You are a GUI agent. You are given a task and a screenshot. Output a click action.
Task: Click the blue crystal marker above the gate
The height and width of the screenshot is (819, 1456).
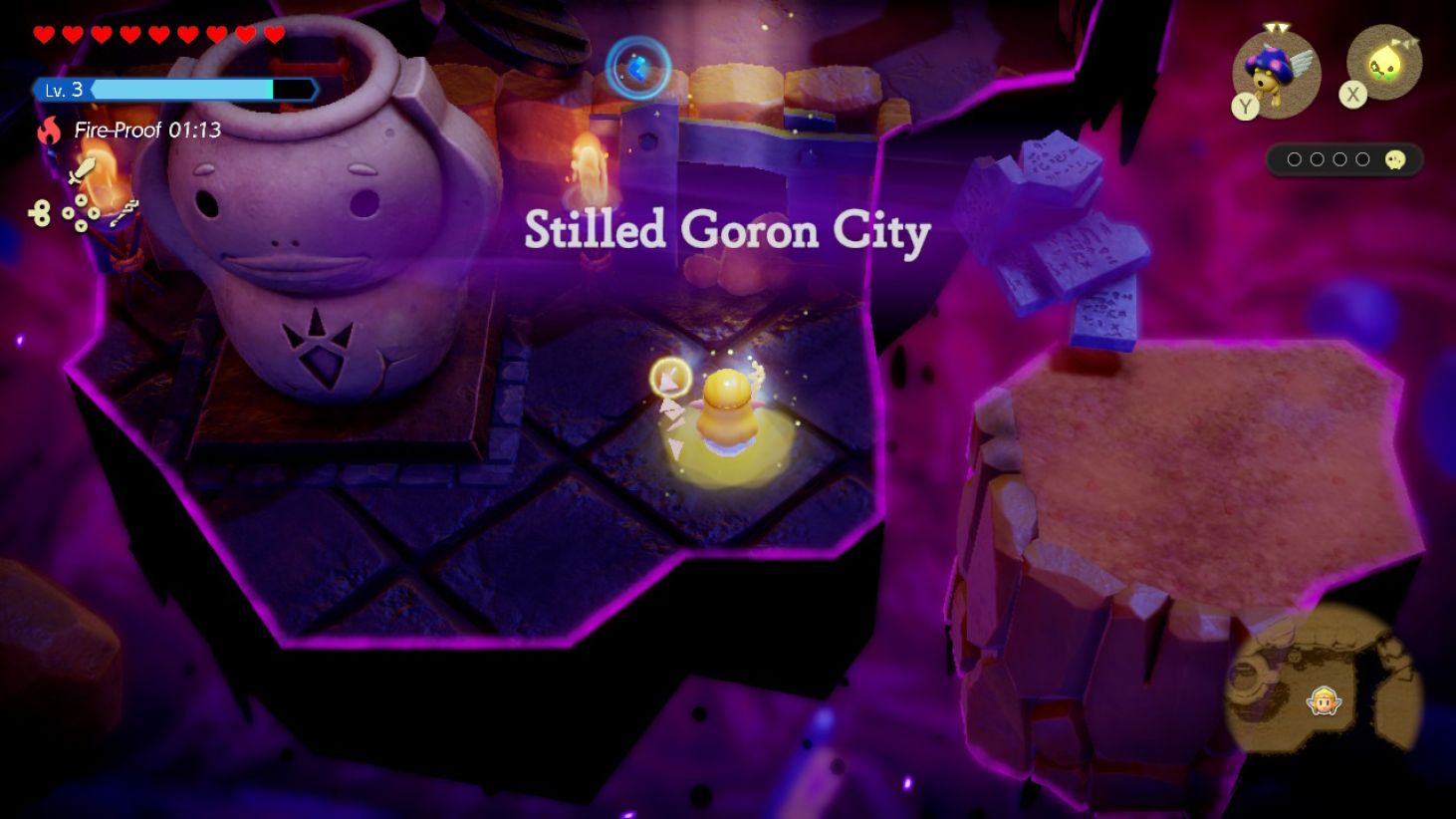[x=638, y=67]
